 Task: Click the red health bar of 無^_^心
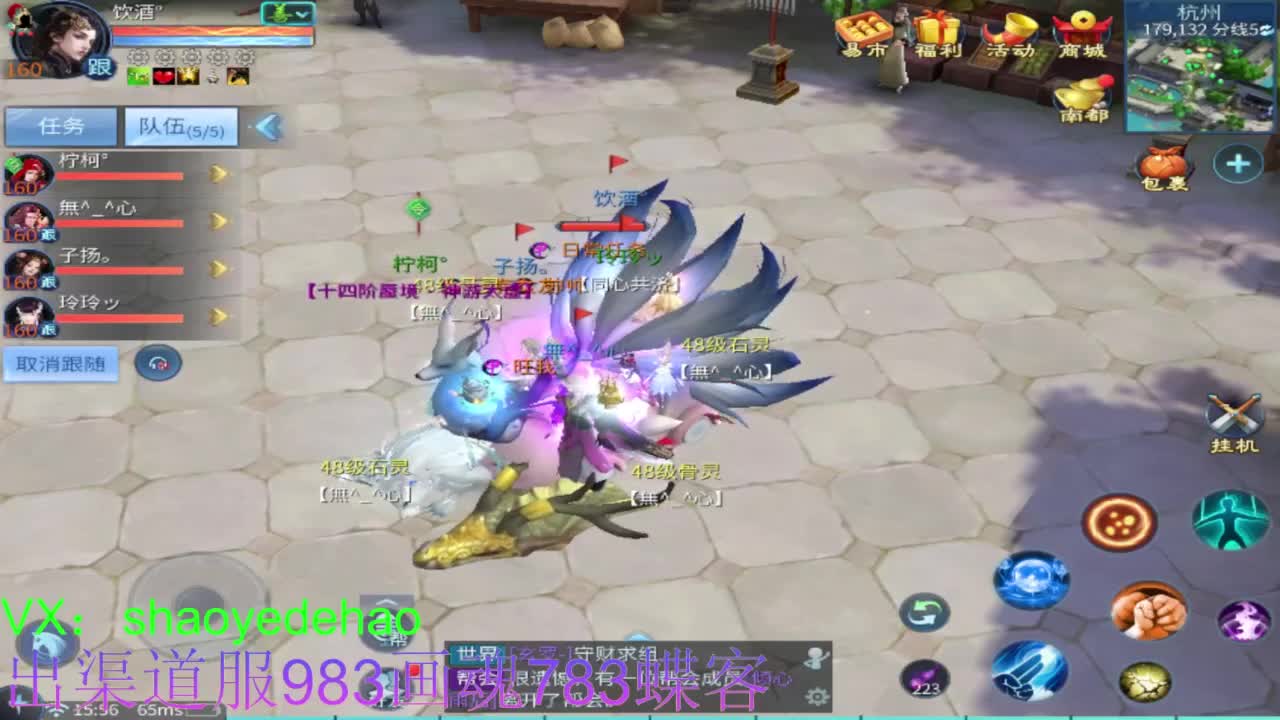tap(120, 222)
